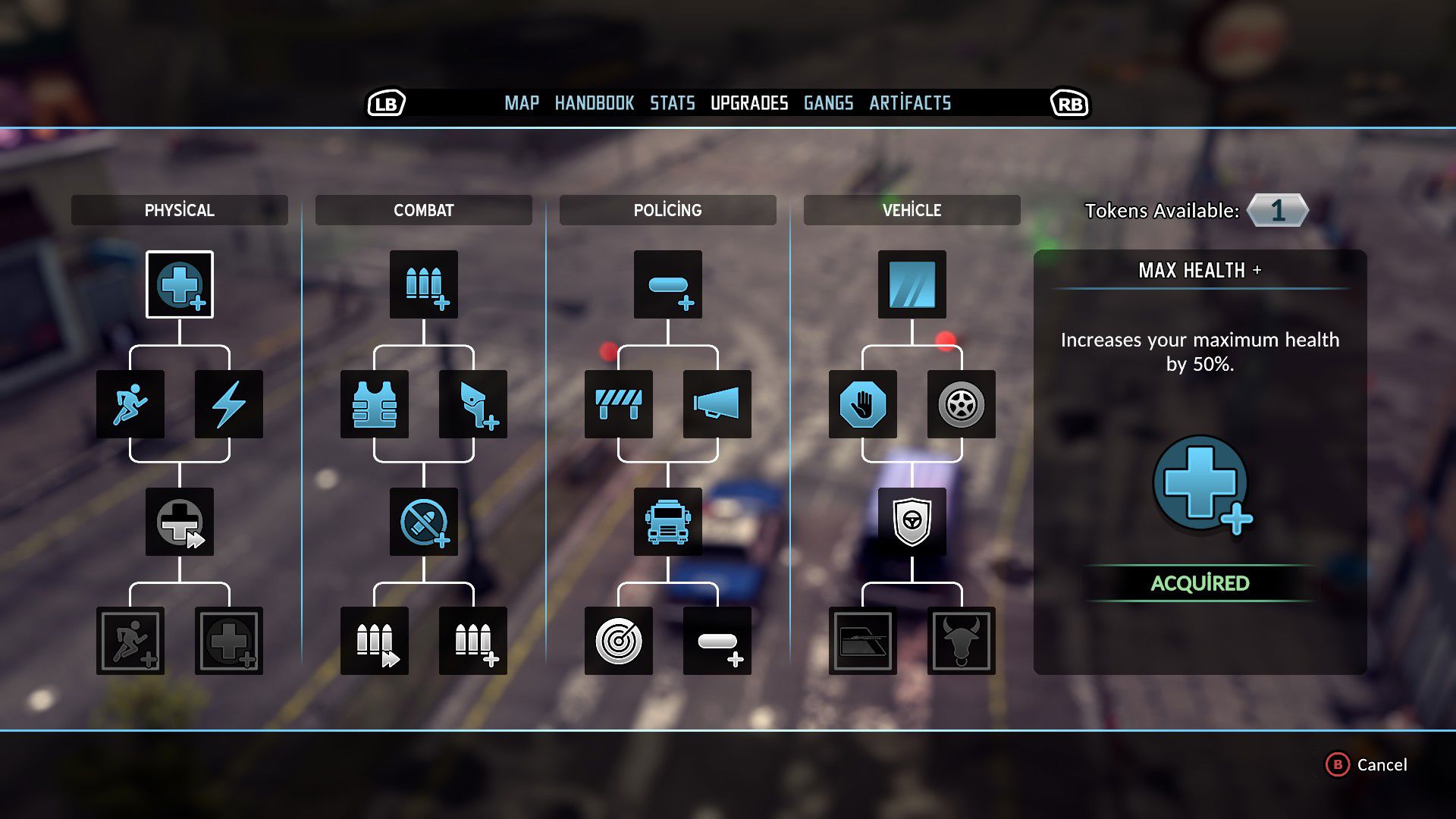The width and height of the screenshot is (1456, 819).
Task: Pick the body armor vest upgrade
Action: point(375,404)
